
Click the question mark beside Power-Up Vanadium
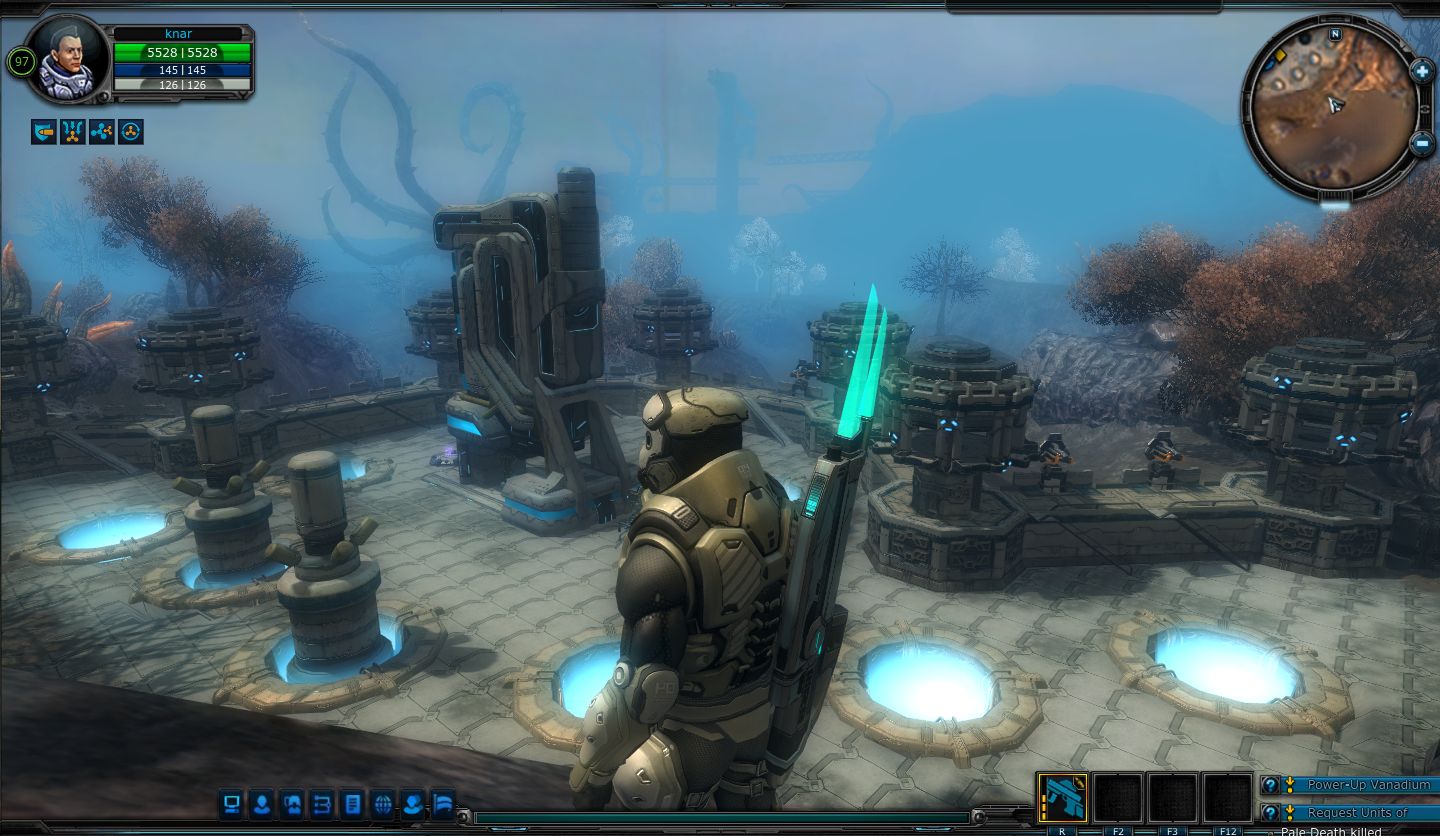(1270, 785)
